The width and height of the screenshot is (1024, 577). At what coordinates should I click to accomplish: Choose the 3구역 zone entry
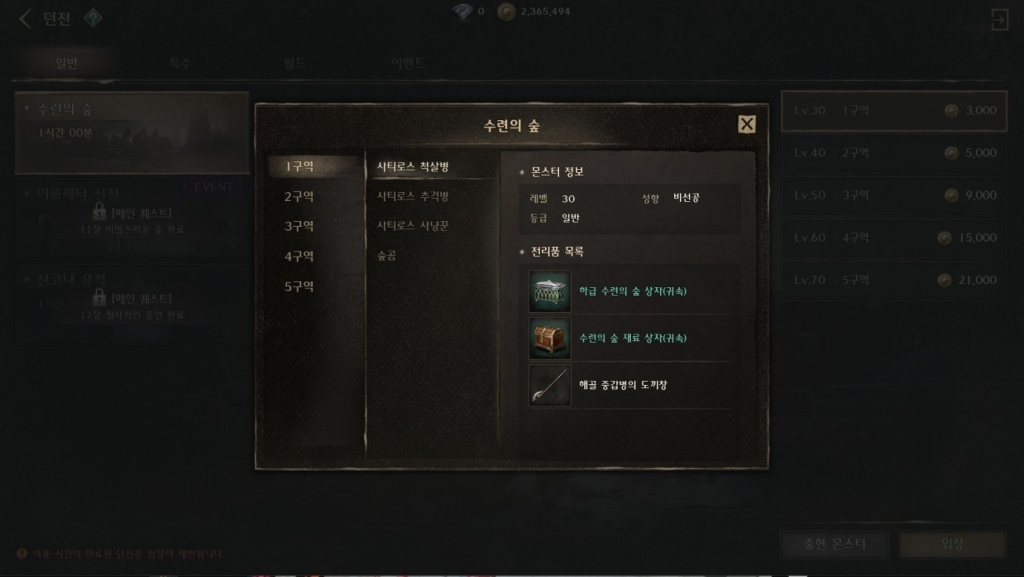coord(299,226)
